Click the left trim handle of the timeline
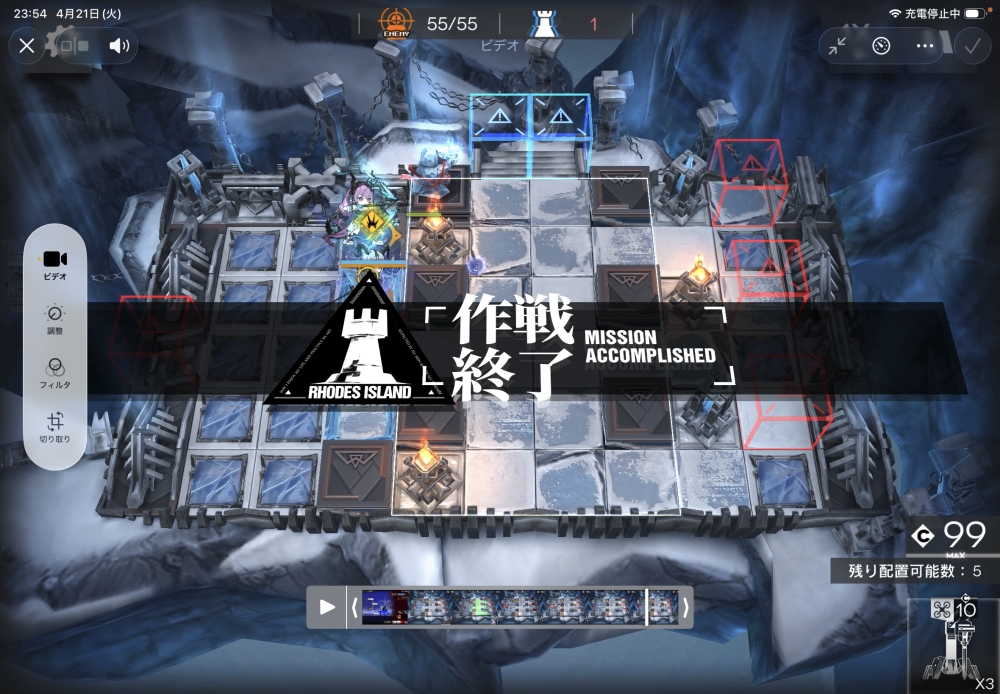This screenshot has width=1000, height=694. [353, 607]
